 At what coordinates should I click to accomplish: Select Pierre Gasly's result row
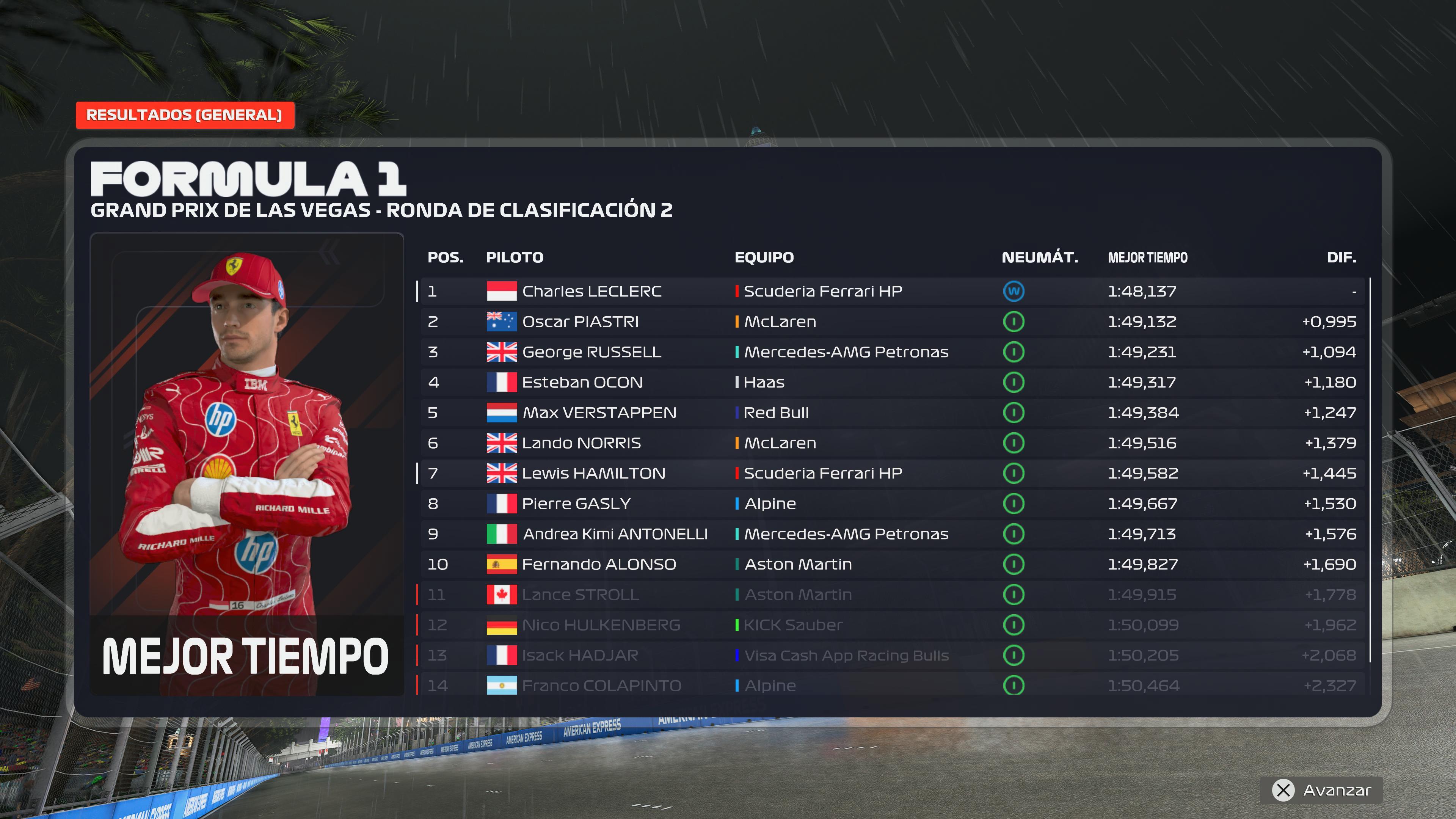[x=891, y=504]
